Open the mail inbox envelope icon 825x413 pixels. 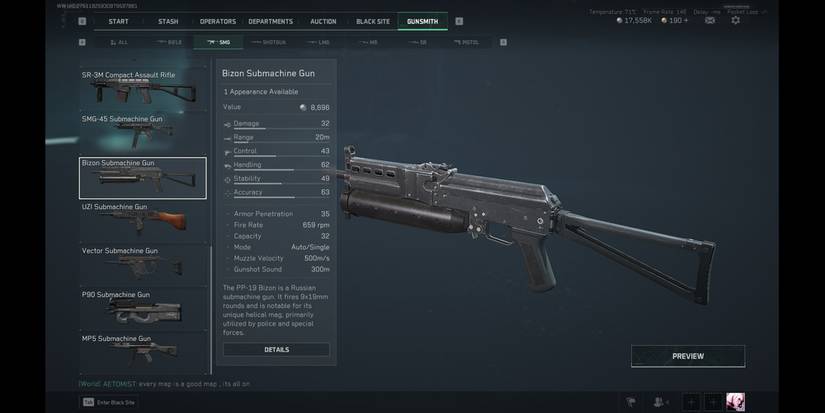pyautogui.click(x=709, y=20)
